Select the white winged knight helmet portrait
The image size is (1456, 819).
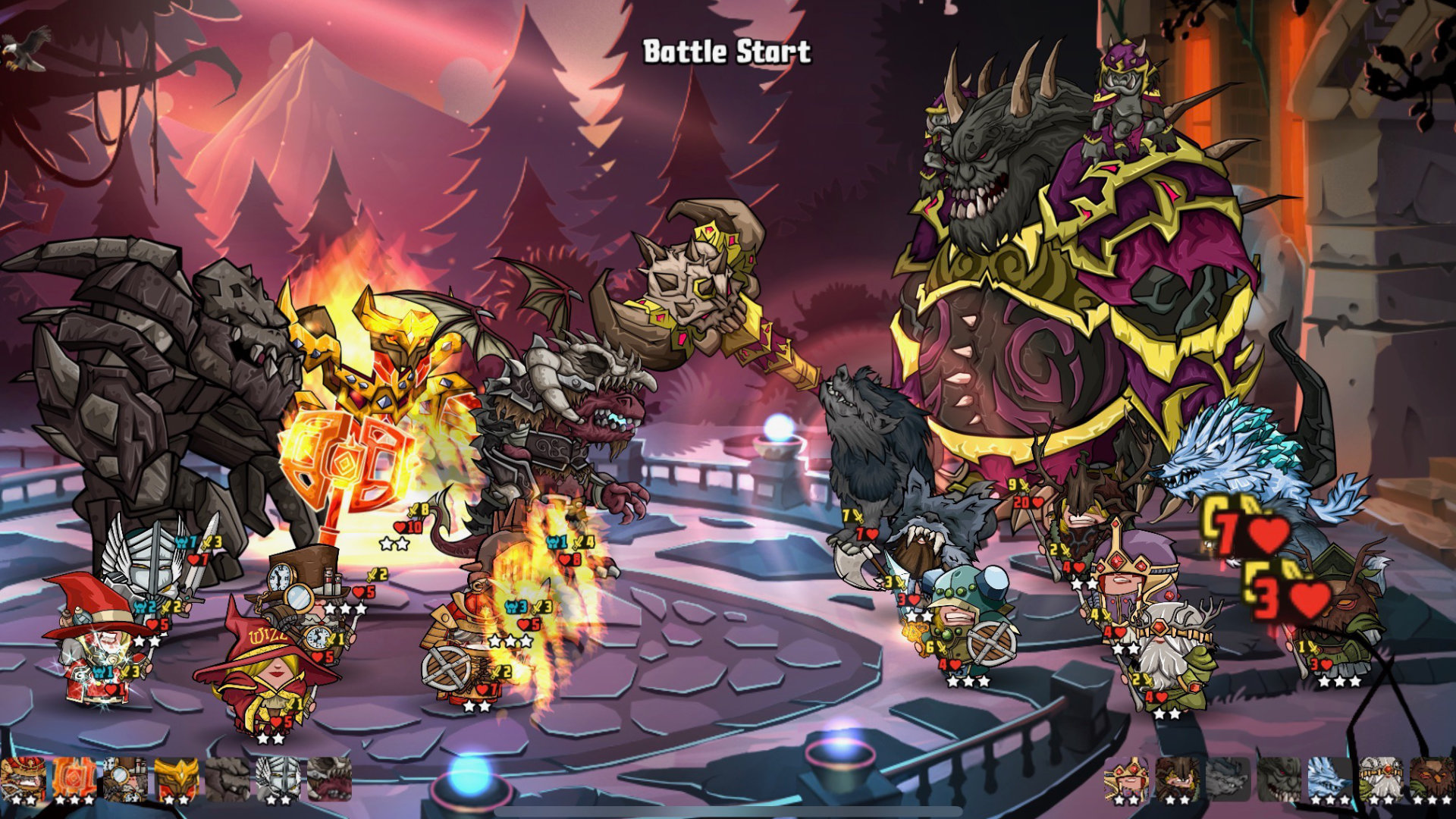(278, 779)
